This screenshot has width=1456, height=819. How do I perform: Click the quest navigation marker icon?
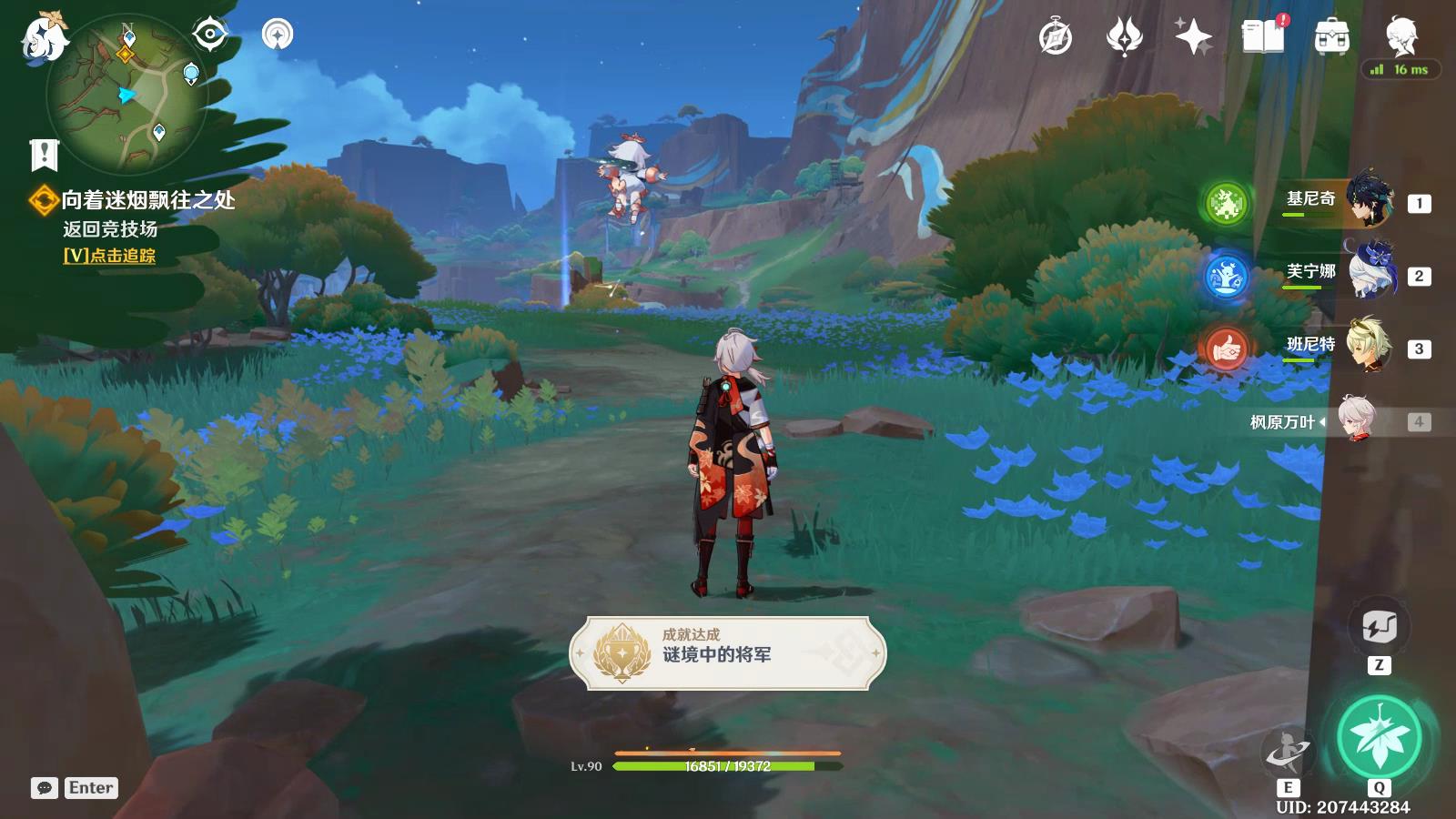(278, 35)
